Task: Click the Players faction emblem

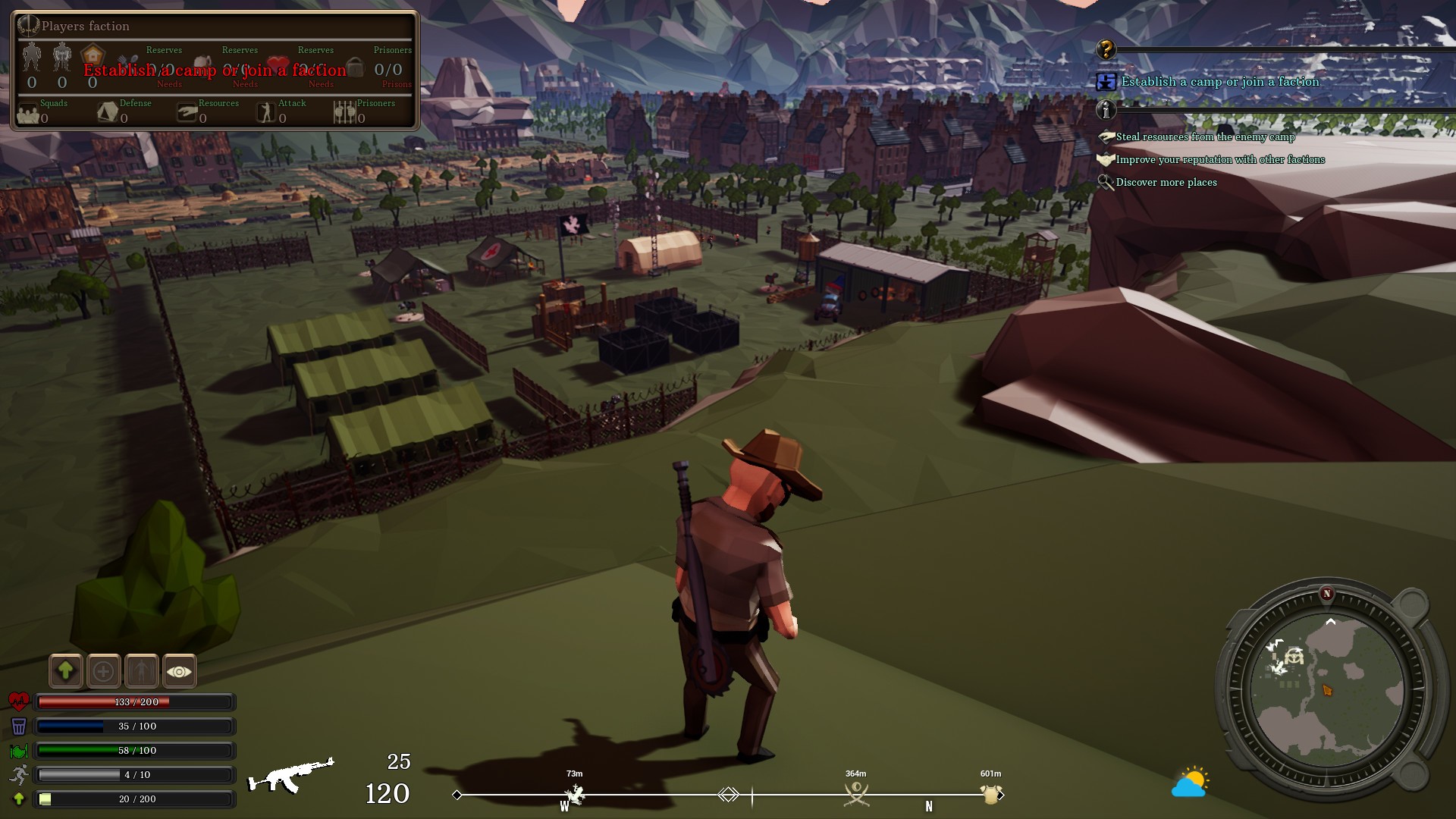Action: pos(28,25)
